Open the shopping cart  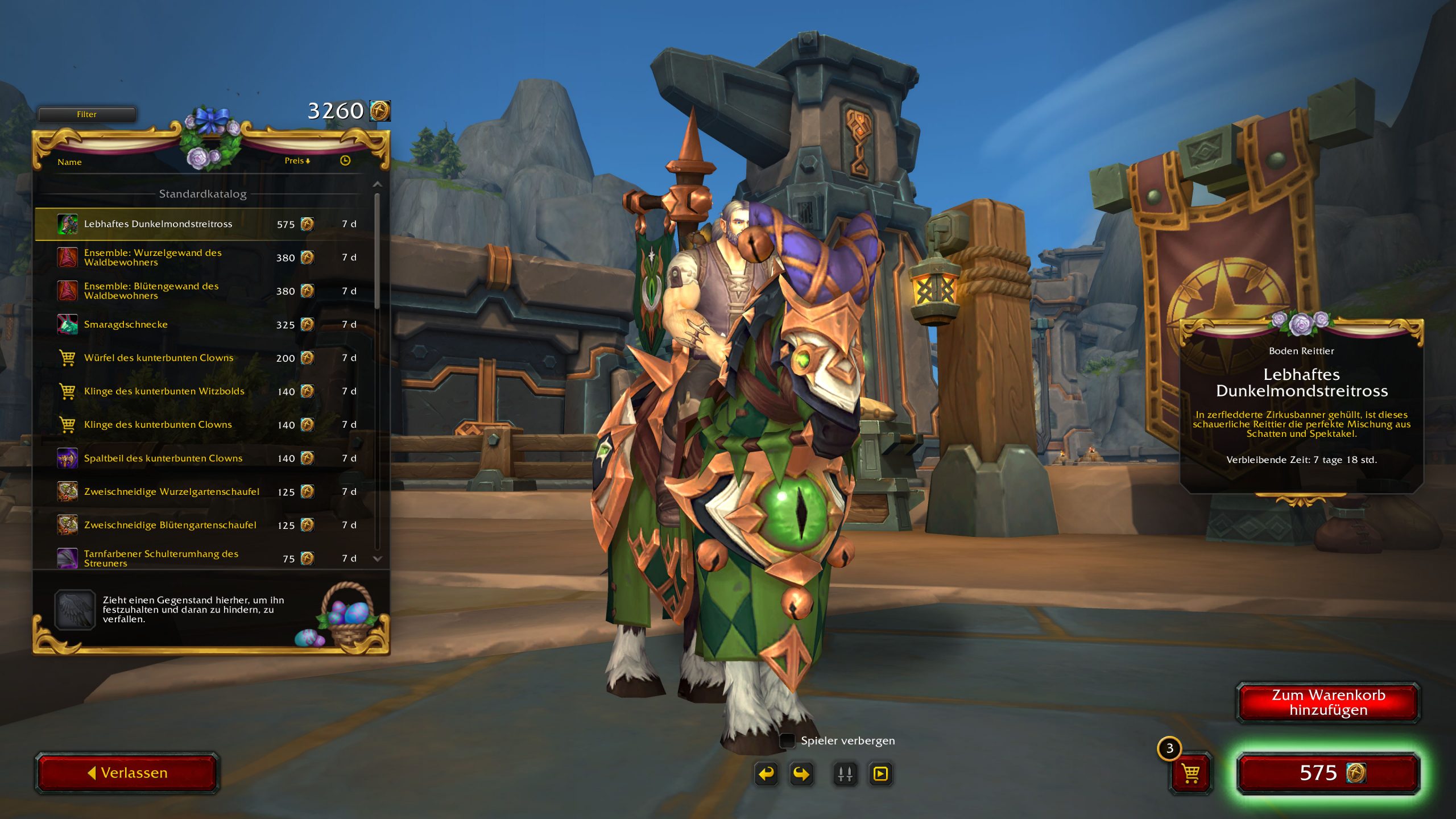point(1190,773)
